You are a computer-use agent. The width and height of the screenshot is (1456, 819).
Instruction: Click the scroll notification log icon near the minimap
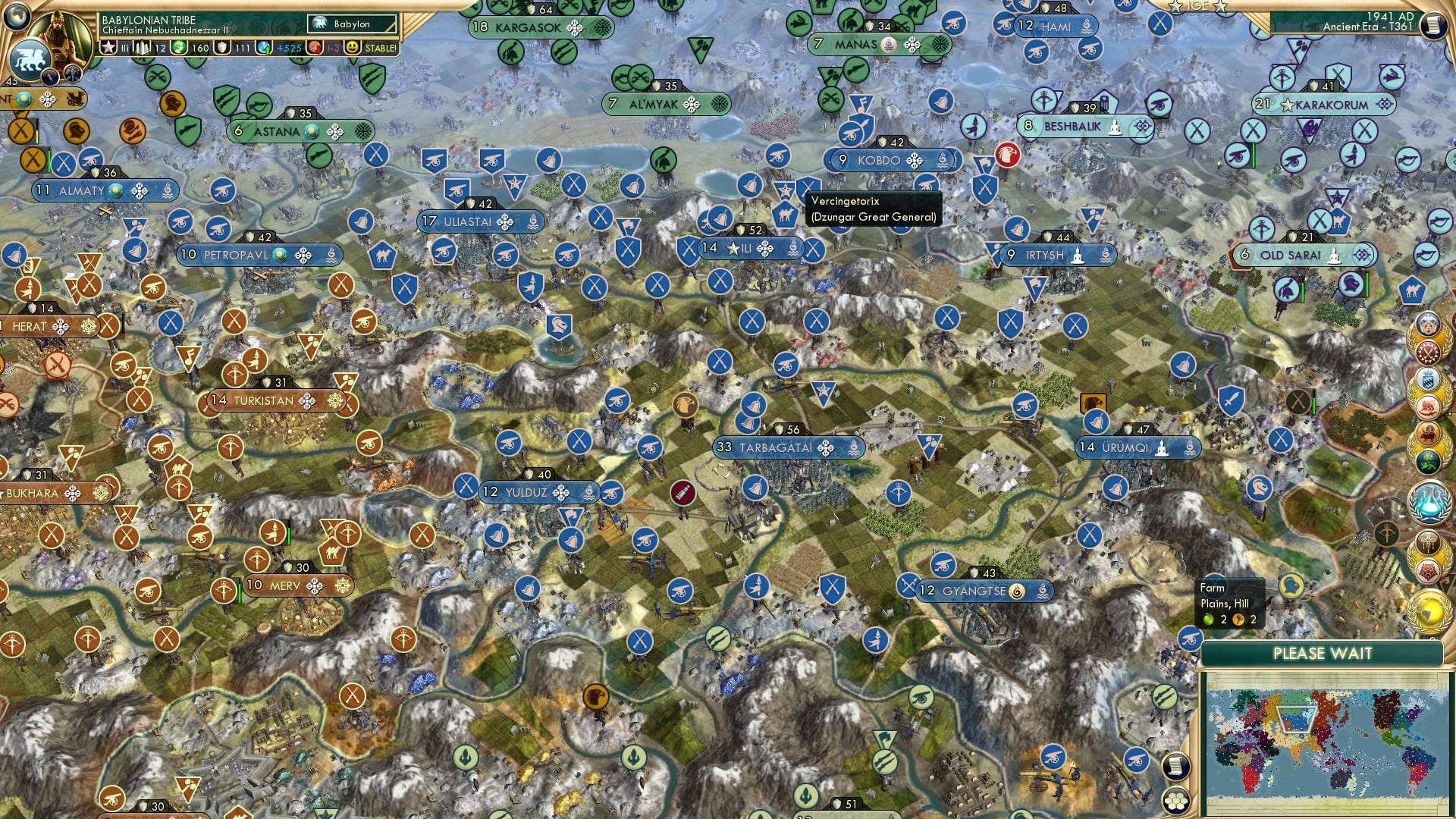(1176, 765)
